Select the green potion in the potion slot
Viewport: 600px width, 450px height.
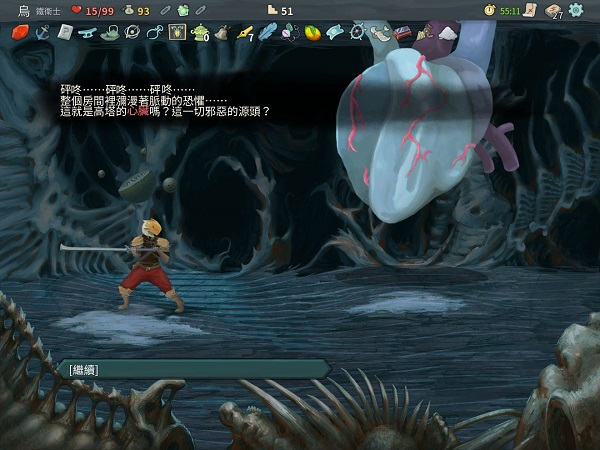183,10
